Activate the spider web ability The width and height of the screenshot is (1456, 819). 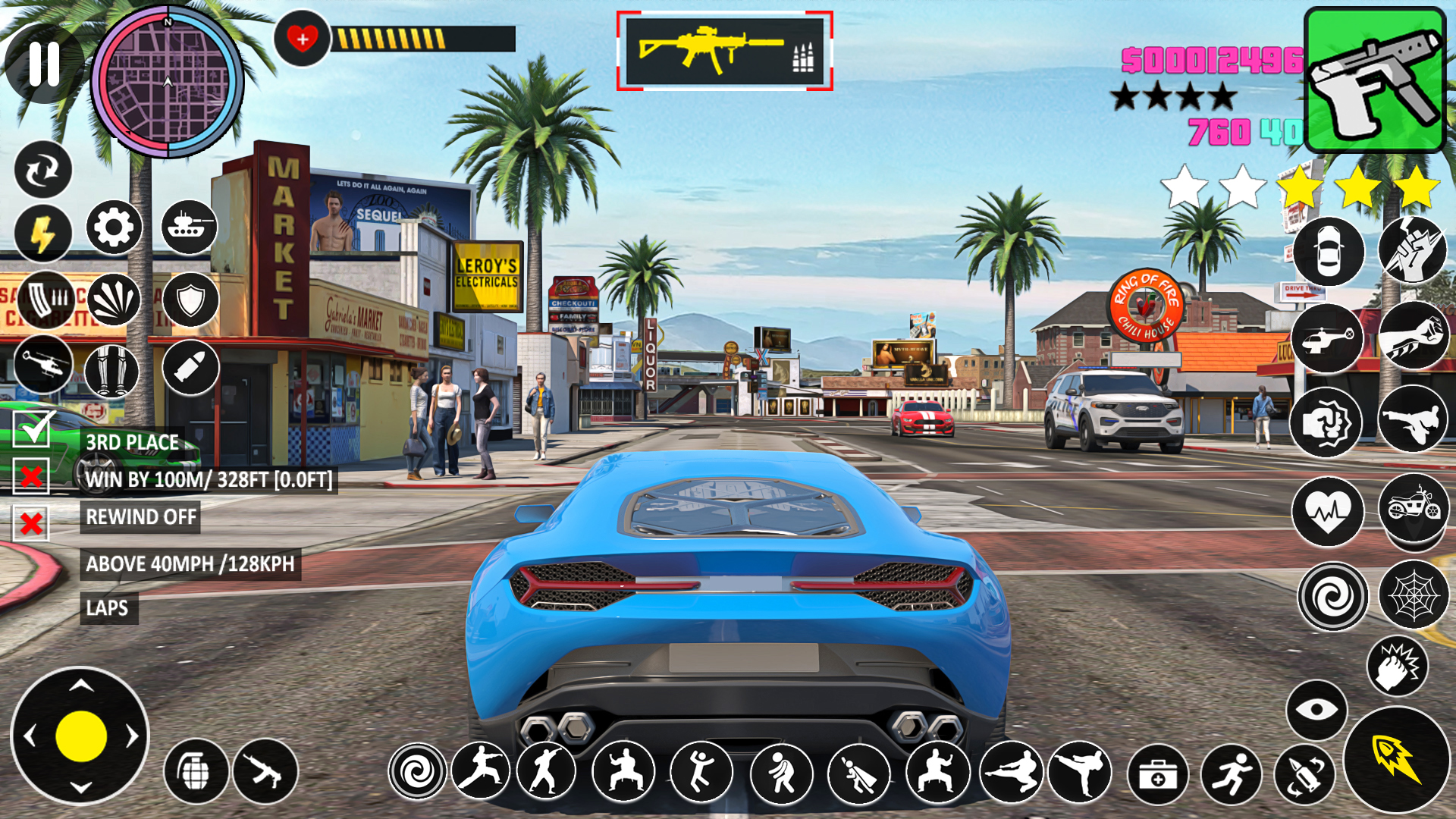pos(1413,596)
